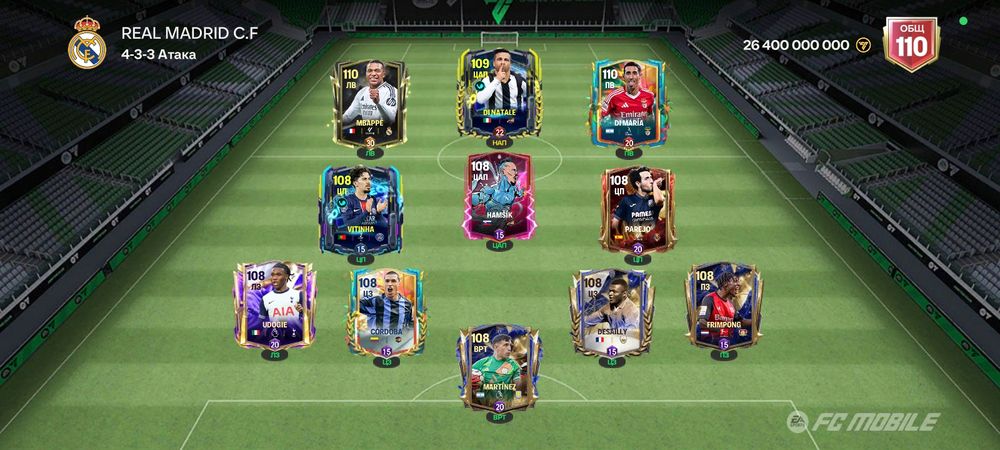The height and width of the screenshot is (450, 1000).
Task: Open the Frimpong right-back card
Action: [x=724, y=304]
